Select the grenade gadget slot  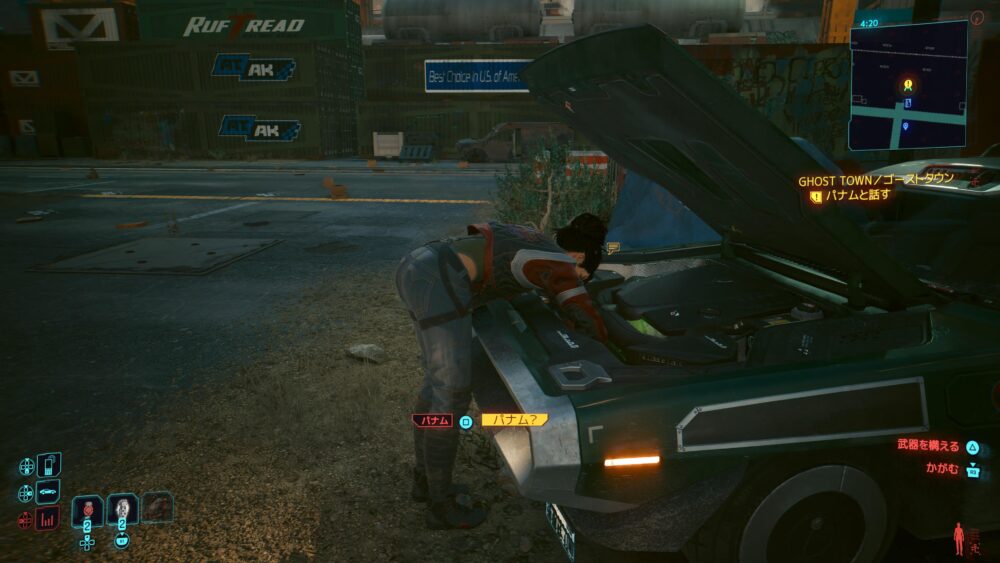click(122, 508)
